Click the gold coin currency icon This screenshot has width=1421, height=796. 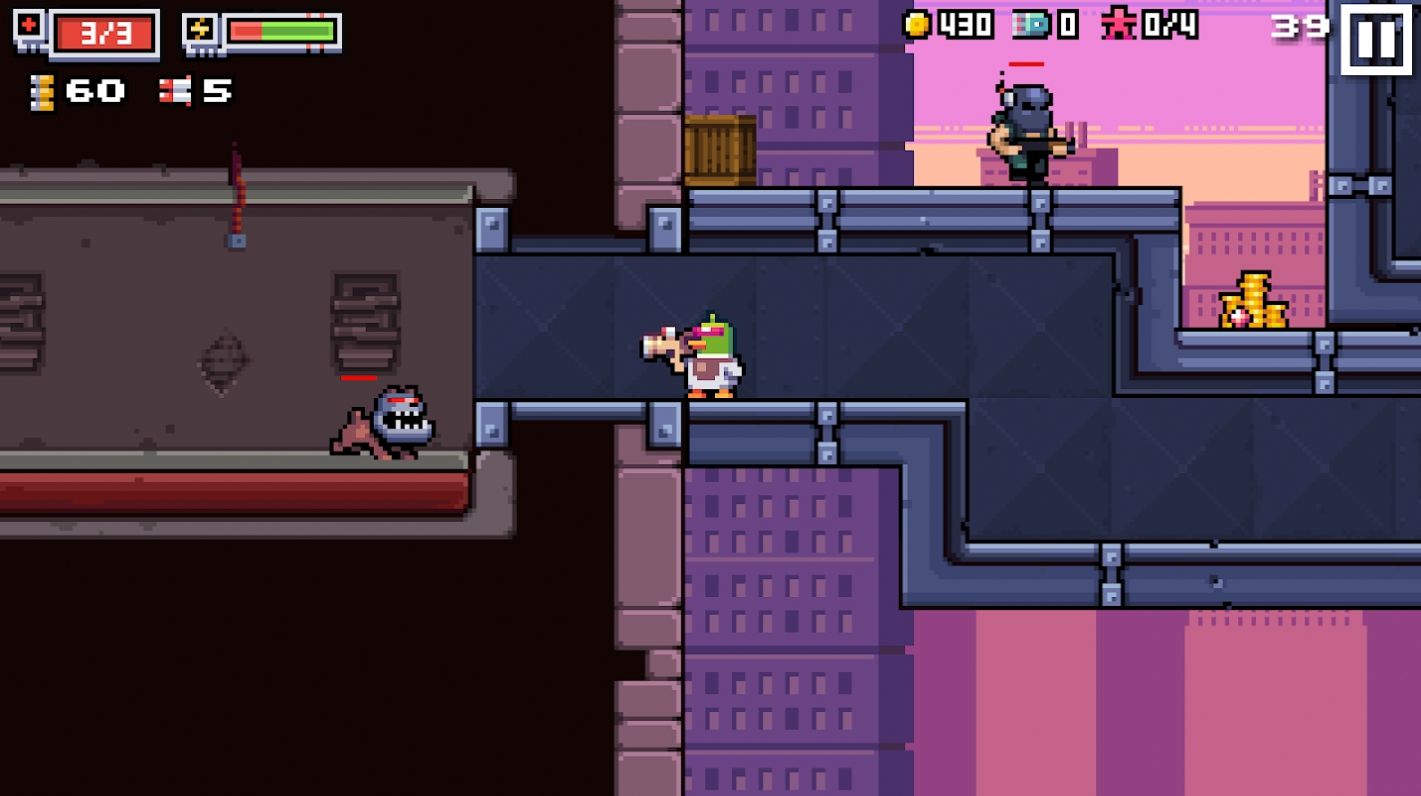[915, 23]
